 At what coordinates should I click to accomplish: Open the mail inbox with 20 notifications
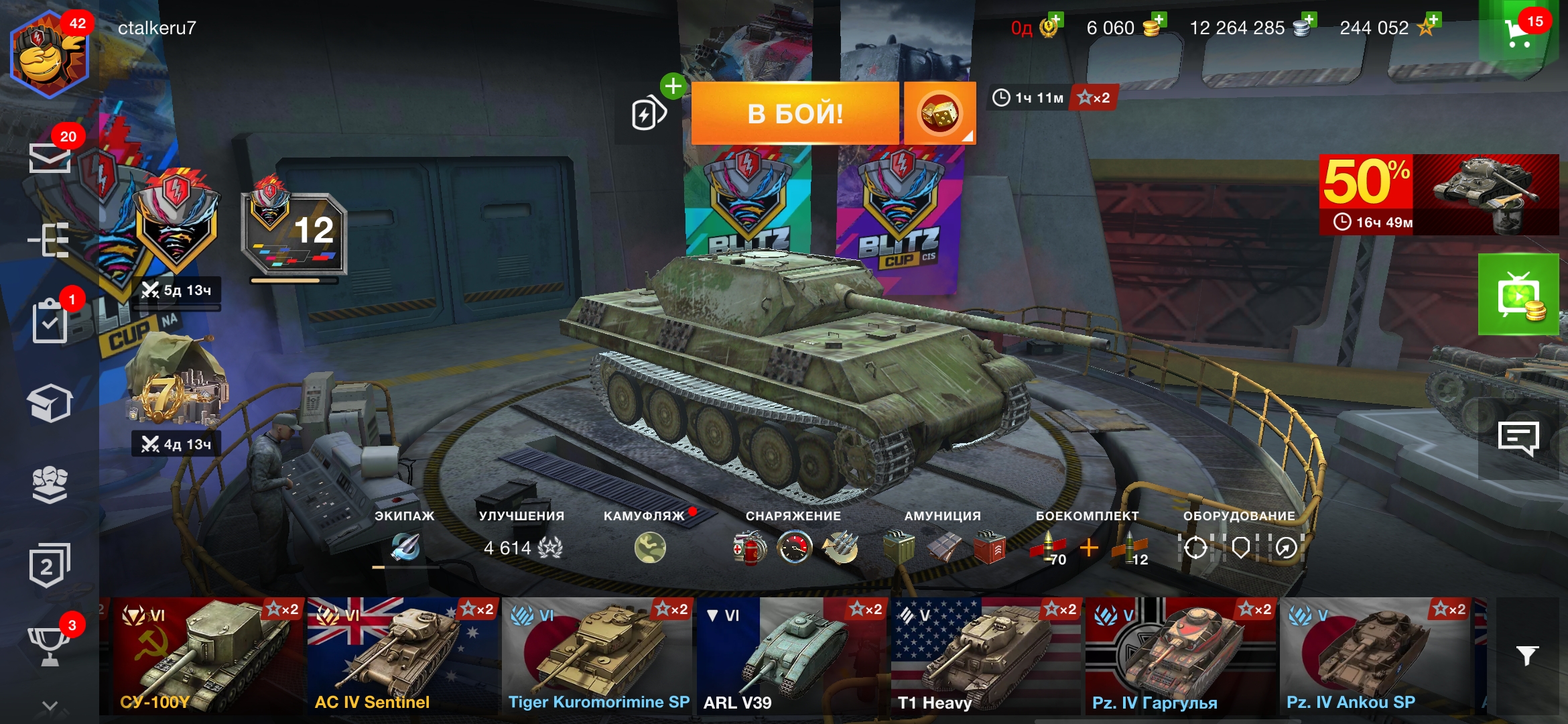[50, 157]
